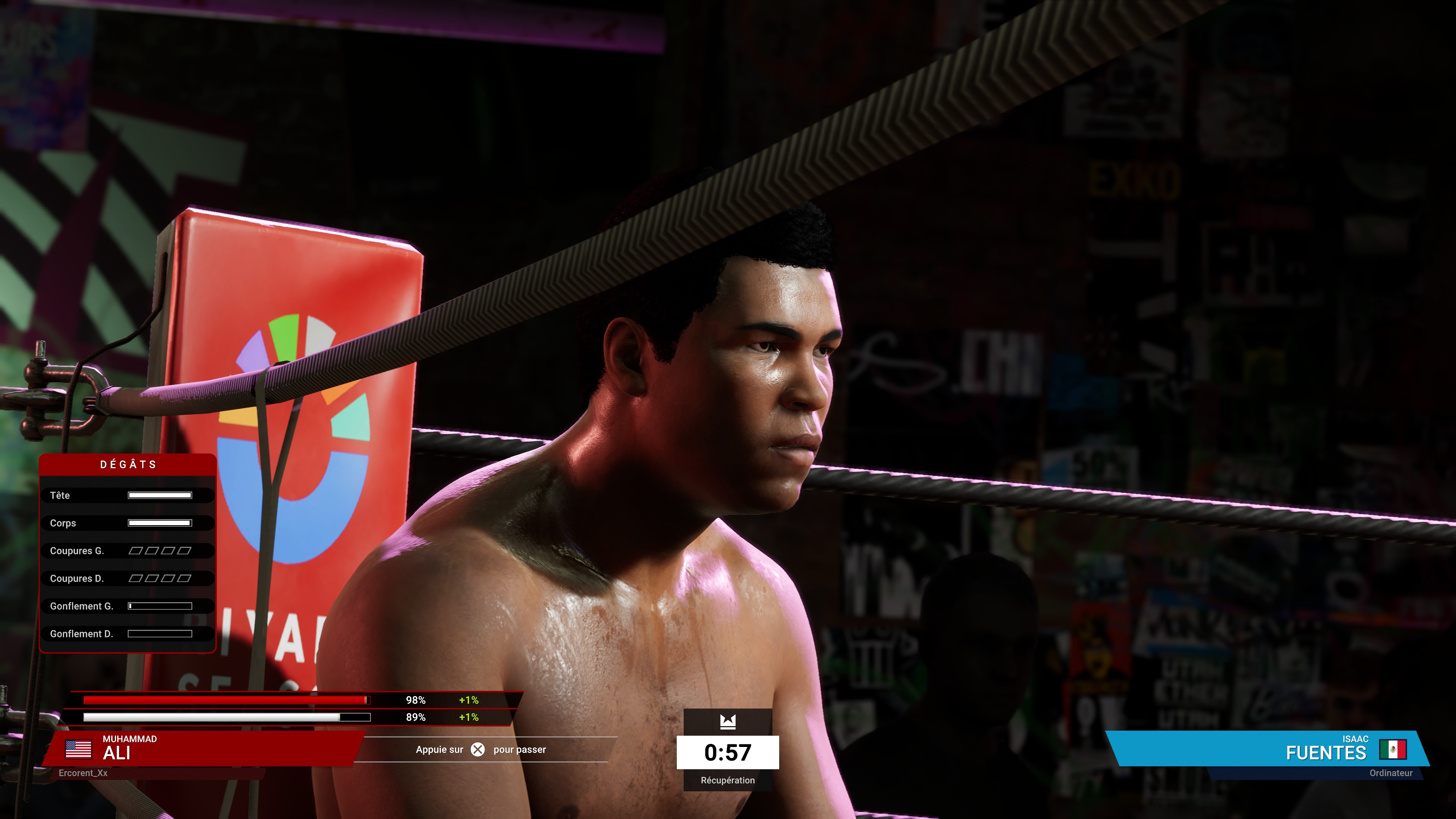Viewport: 1456px width, 819px height.
Task: Select Muhammad Ali's red name banner
Action: [204, 748]
